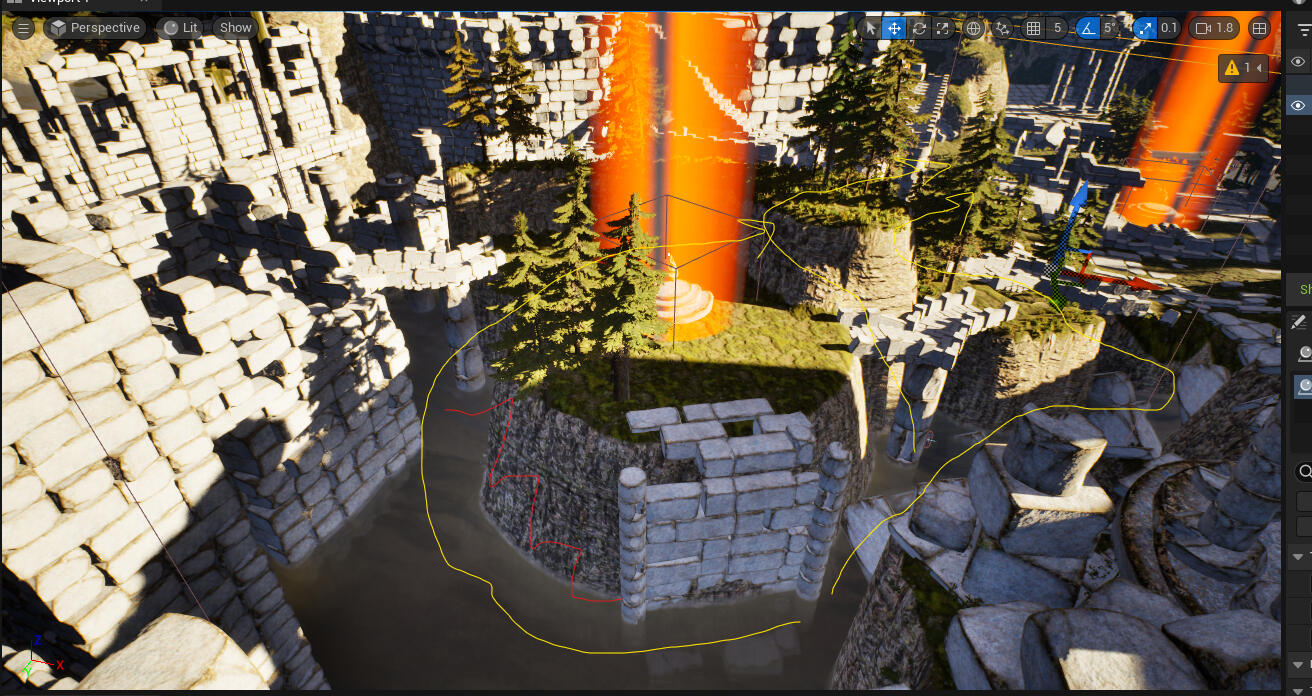Toggle grid snapping
The width and height of the screenshot is (1312, 696).
pos(1034,28)
